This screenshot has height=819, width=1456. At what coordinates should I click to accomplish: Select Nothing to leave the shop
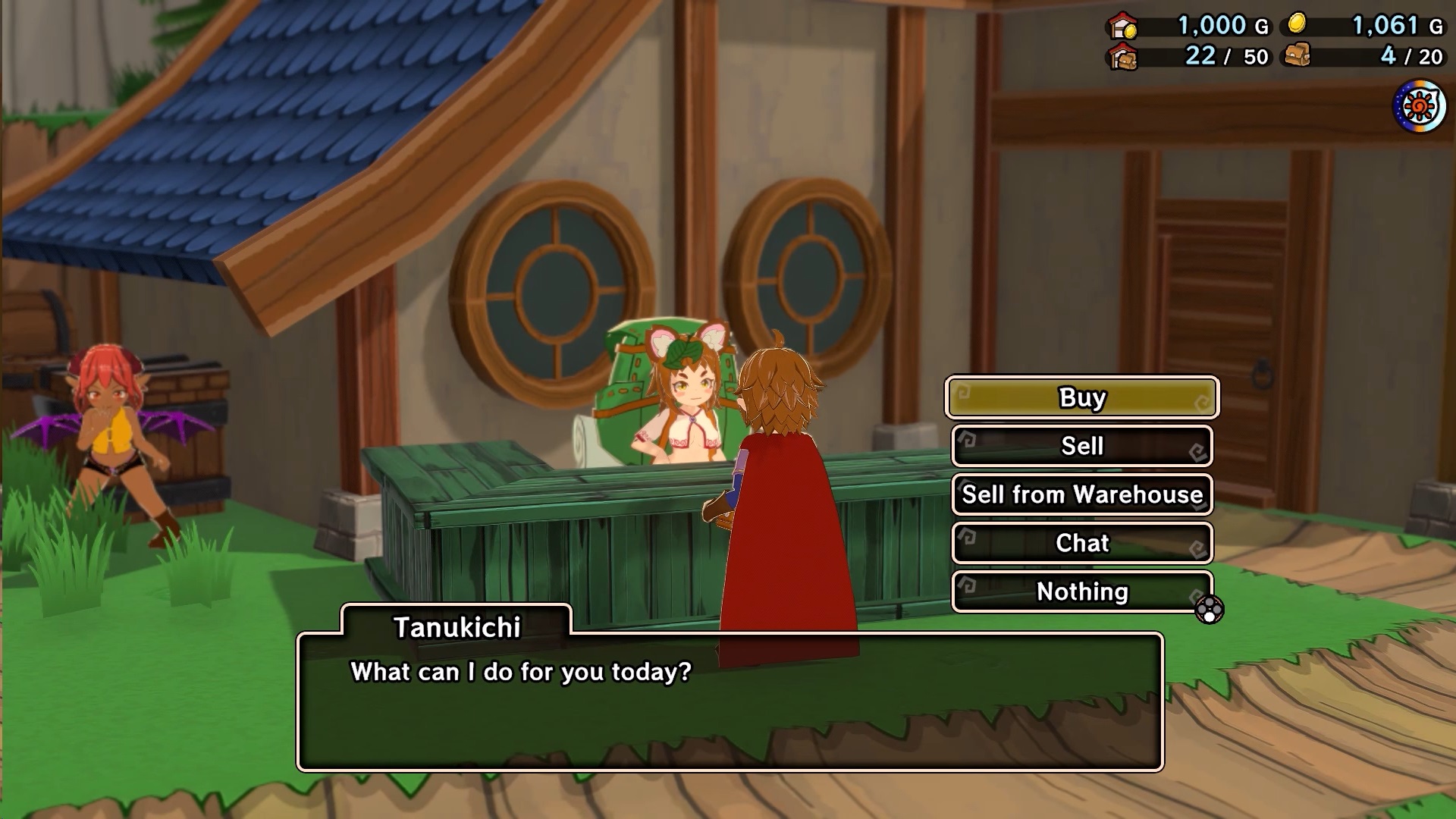[1081, 591]
